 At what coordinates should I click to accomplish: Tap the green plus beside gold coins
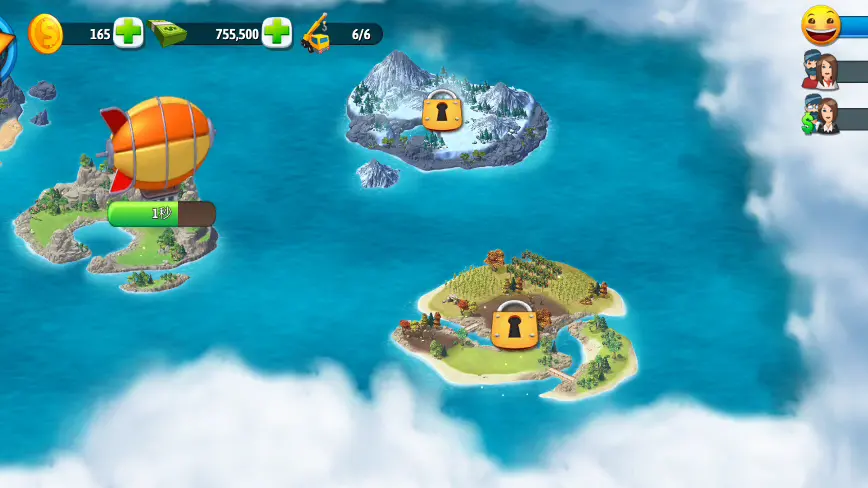point(128,33)
